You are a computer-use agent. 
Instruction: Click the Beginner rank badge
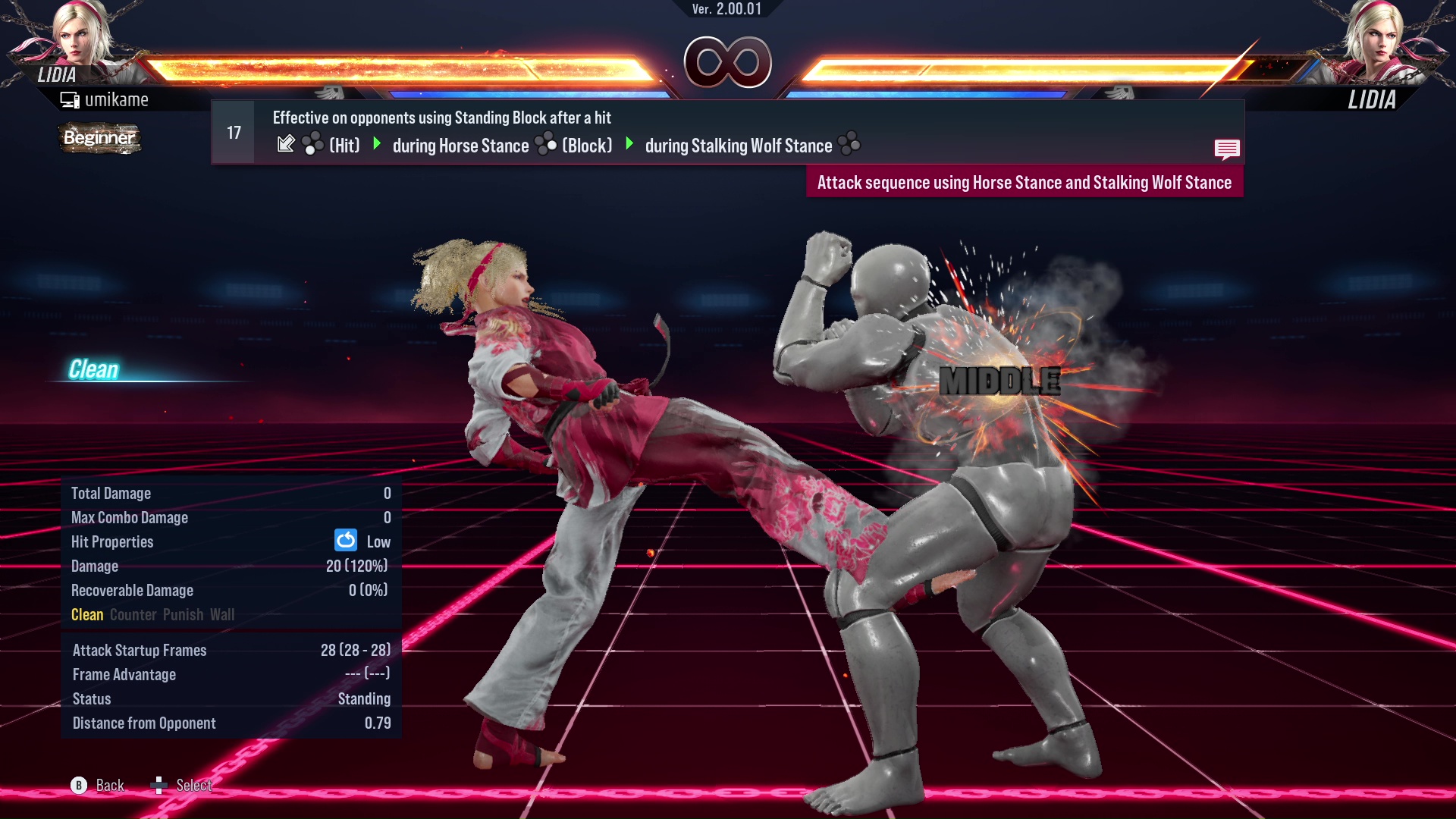pyautogui.click(x=99, y=138)
